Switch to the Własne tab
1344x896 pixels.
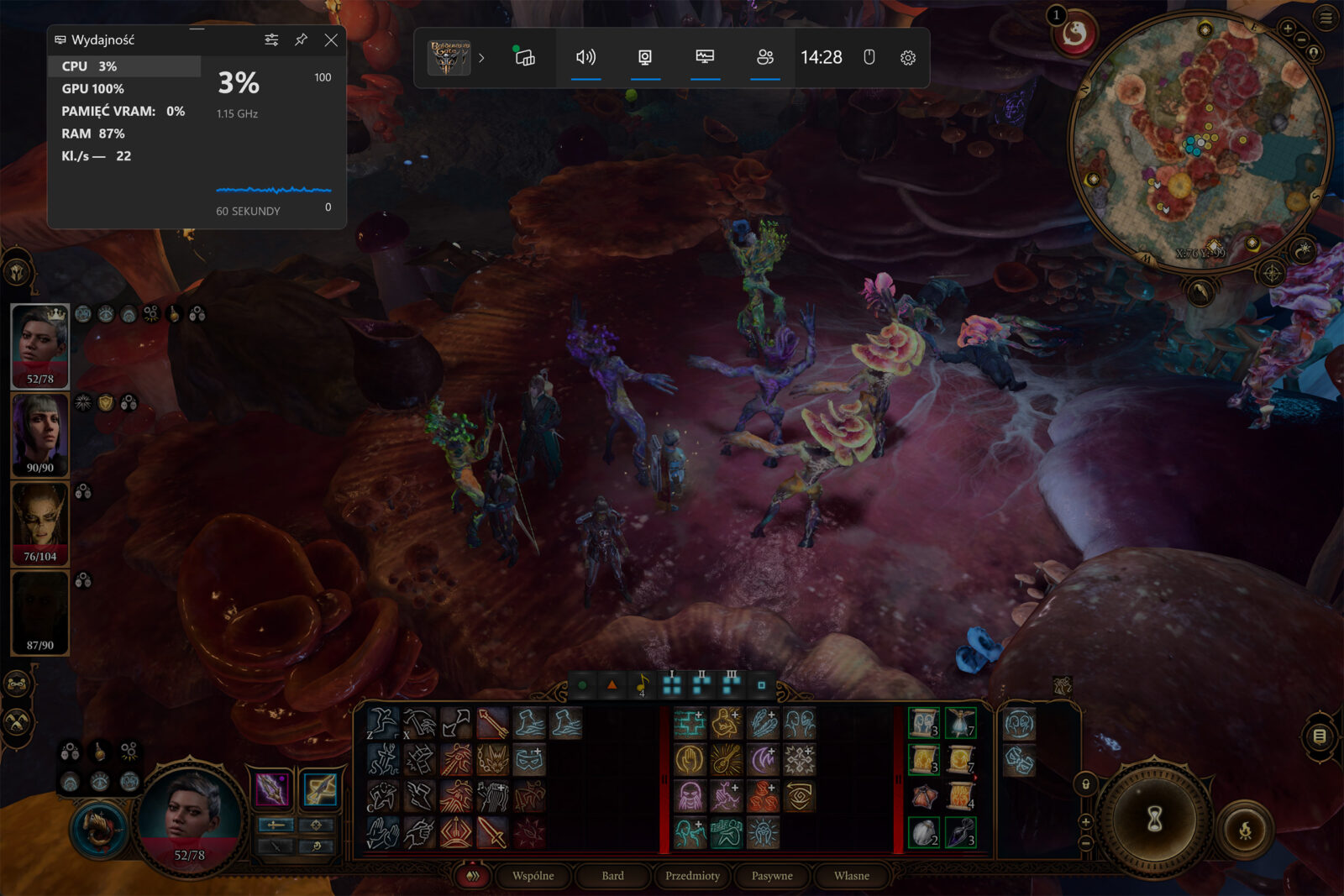pos(851,876)
